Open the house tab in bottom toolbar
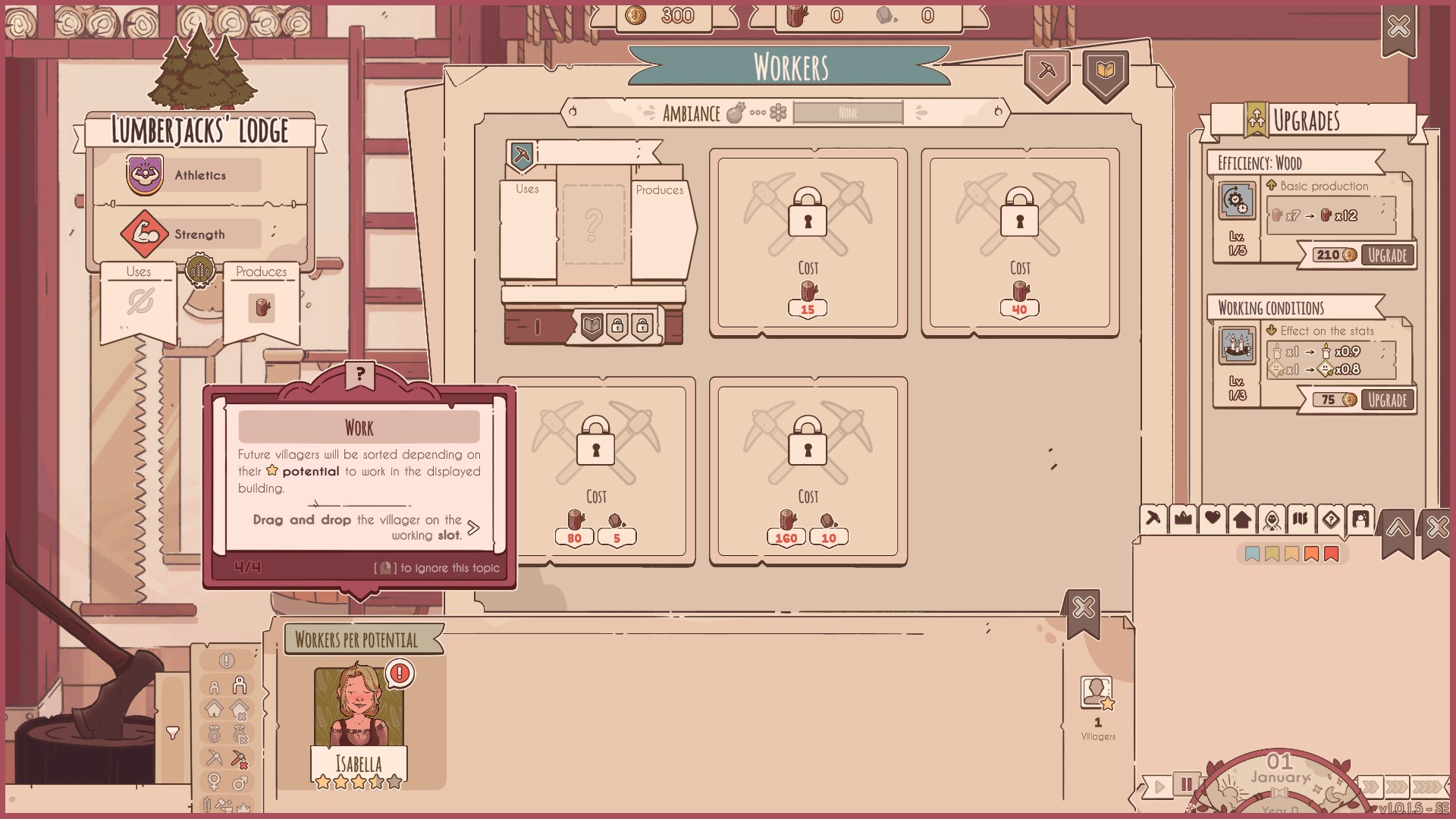 [1242, 519]
